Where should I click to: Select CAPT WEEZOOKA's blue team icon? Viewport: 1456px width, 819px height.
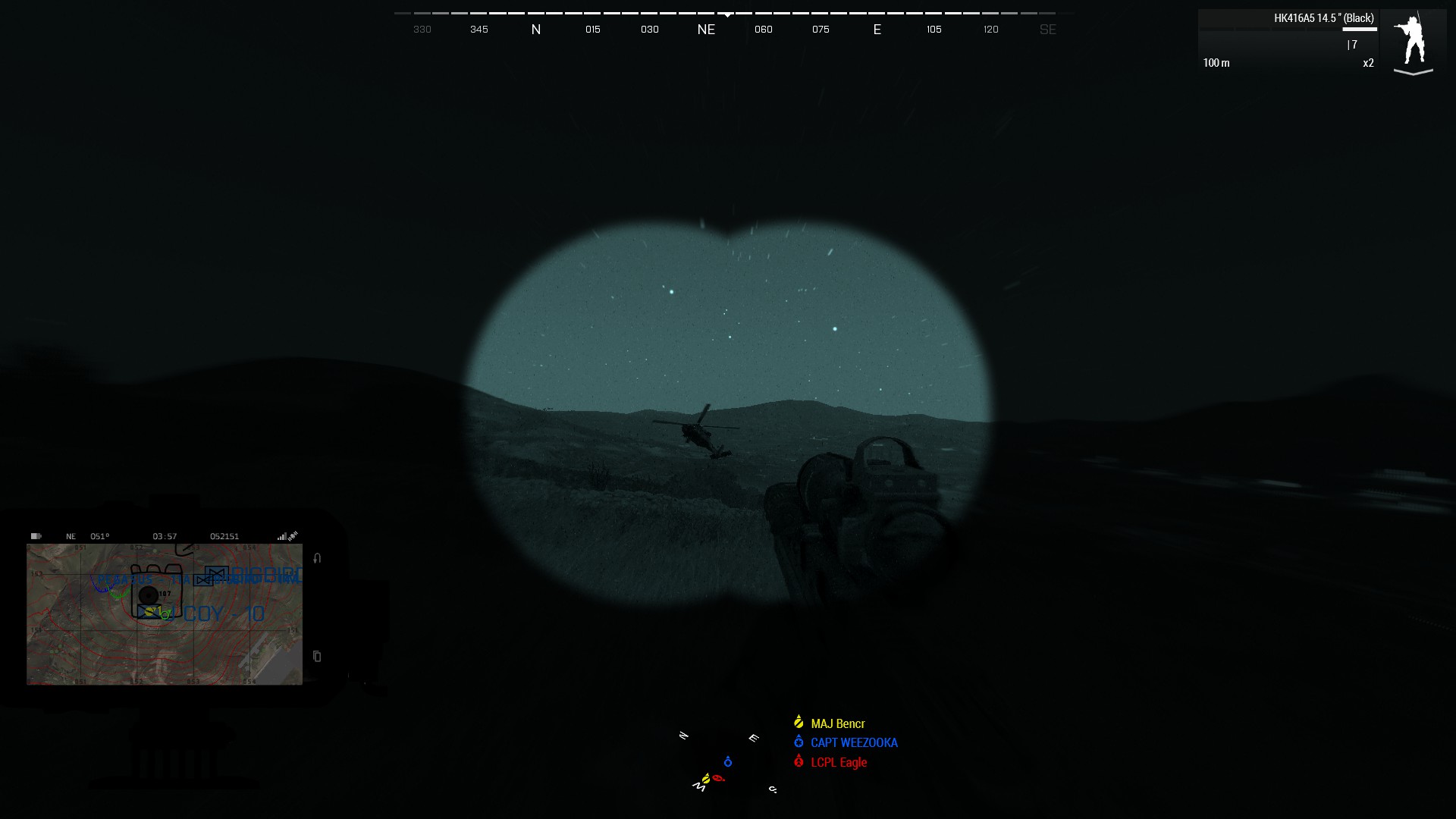pyautogui.click(x=798, y=742)
